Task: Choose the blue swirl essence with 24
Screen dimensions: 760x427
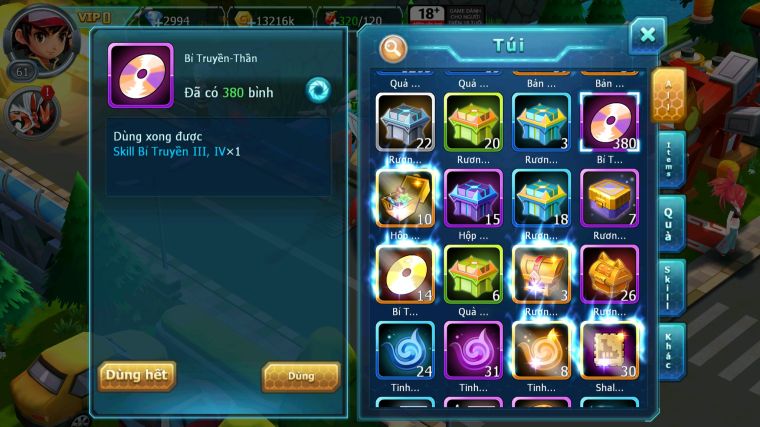Action: pyautogui.click(x=405, y=350)
